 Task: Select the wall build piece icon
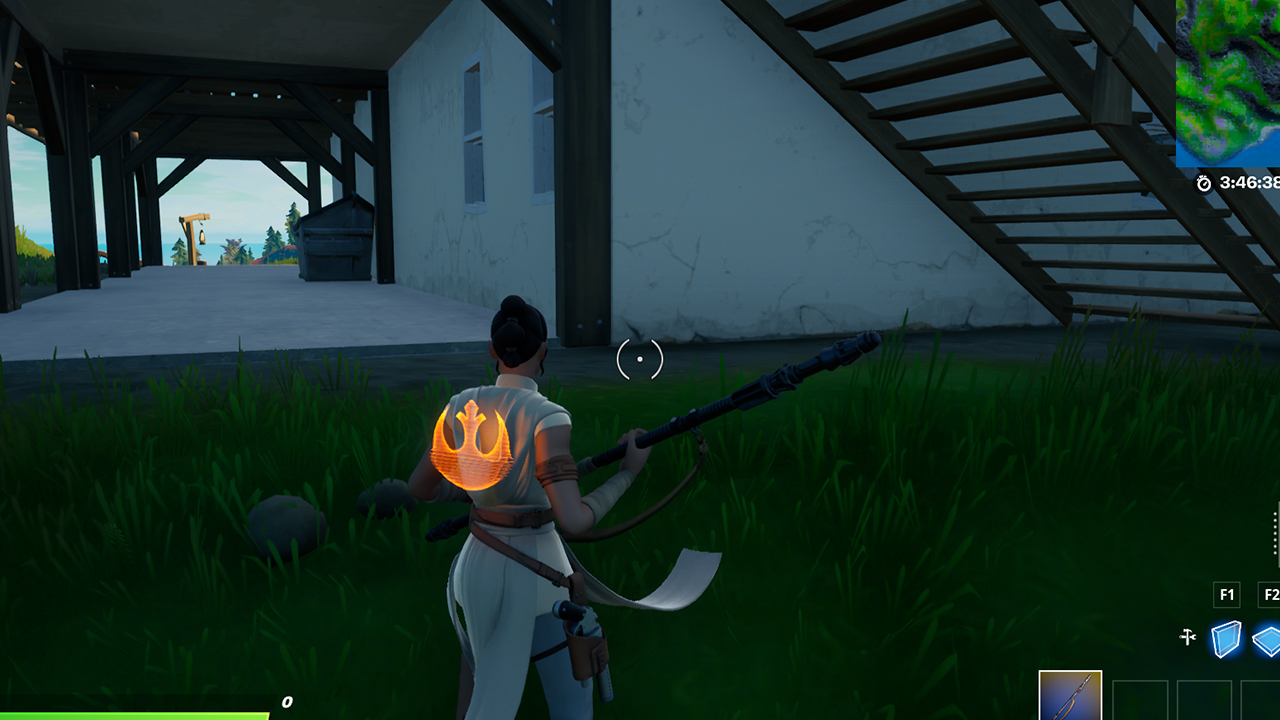coord(1226,638)
